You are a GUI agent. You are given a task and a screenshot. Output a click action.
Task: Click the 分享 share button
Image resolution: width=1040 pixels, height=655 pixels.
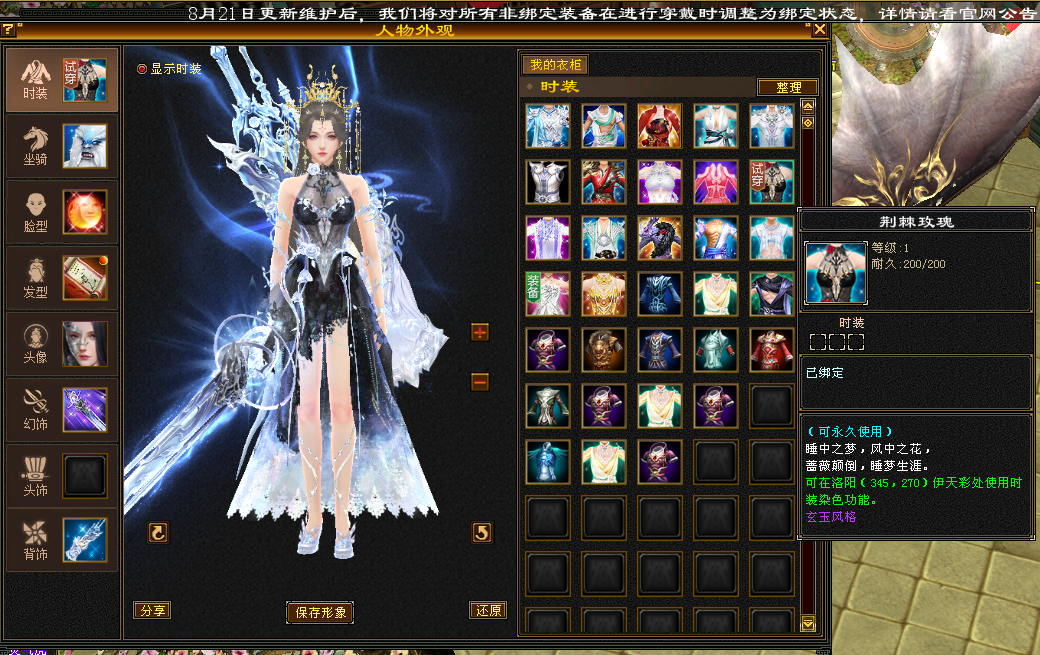(152, 610)
